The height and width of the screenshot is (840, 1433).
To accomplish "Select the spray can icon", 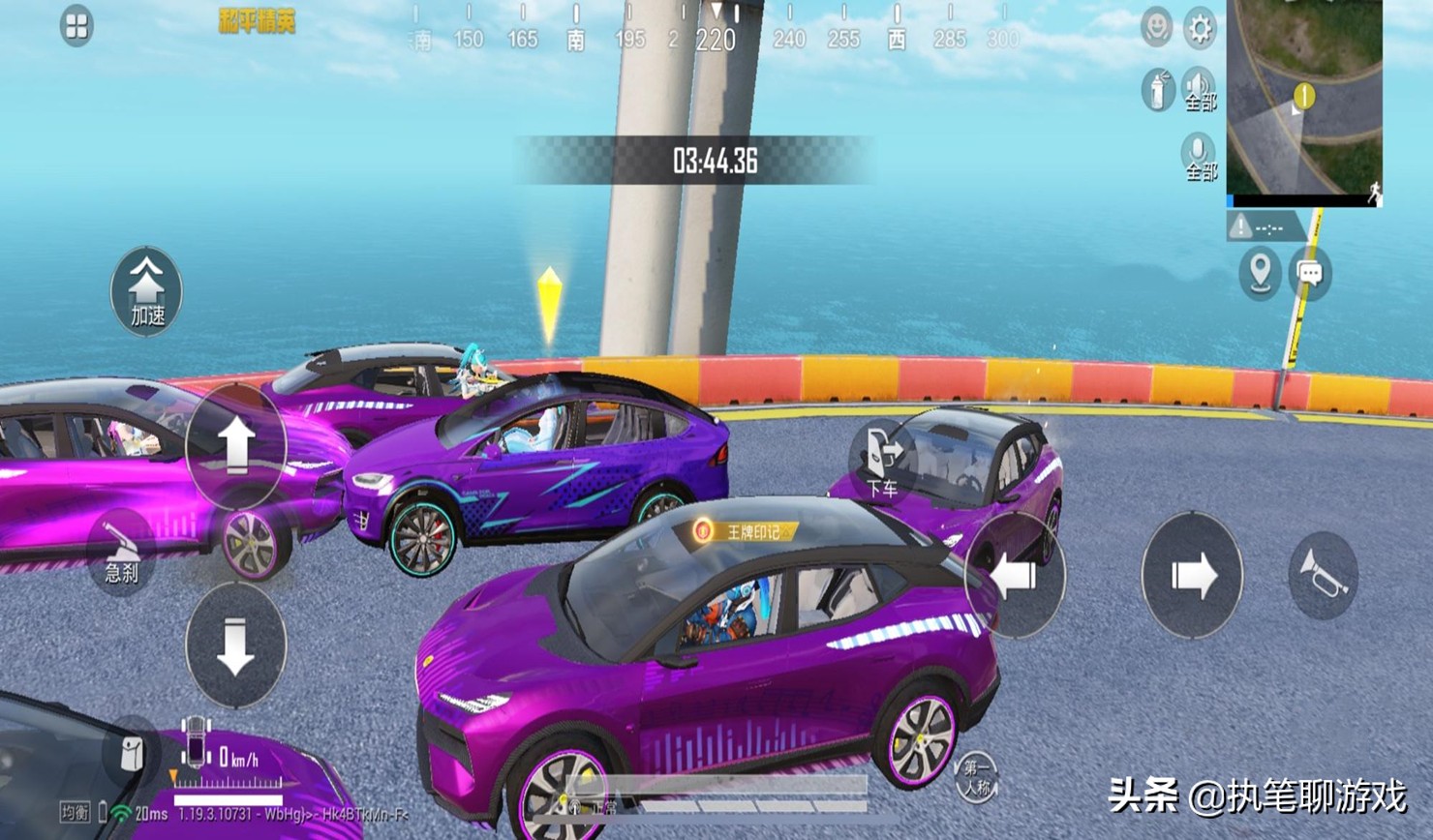I will click(1157, 90).
